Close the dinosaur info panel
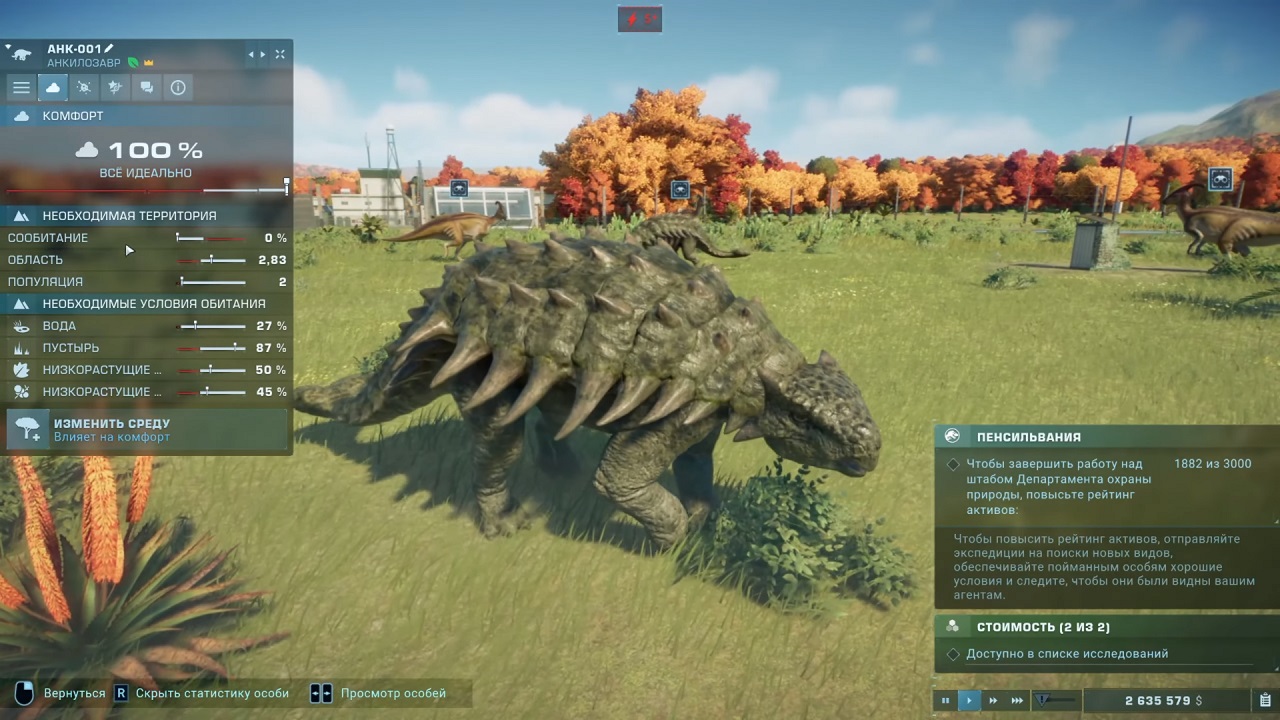 [x=280, y=54]
